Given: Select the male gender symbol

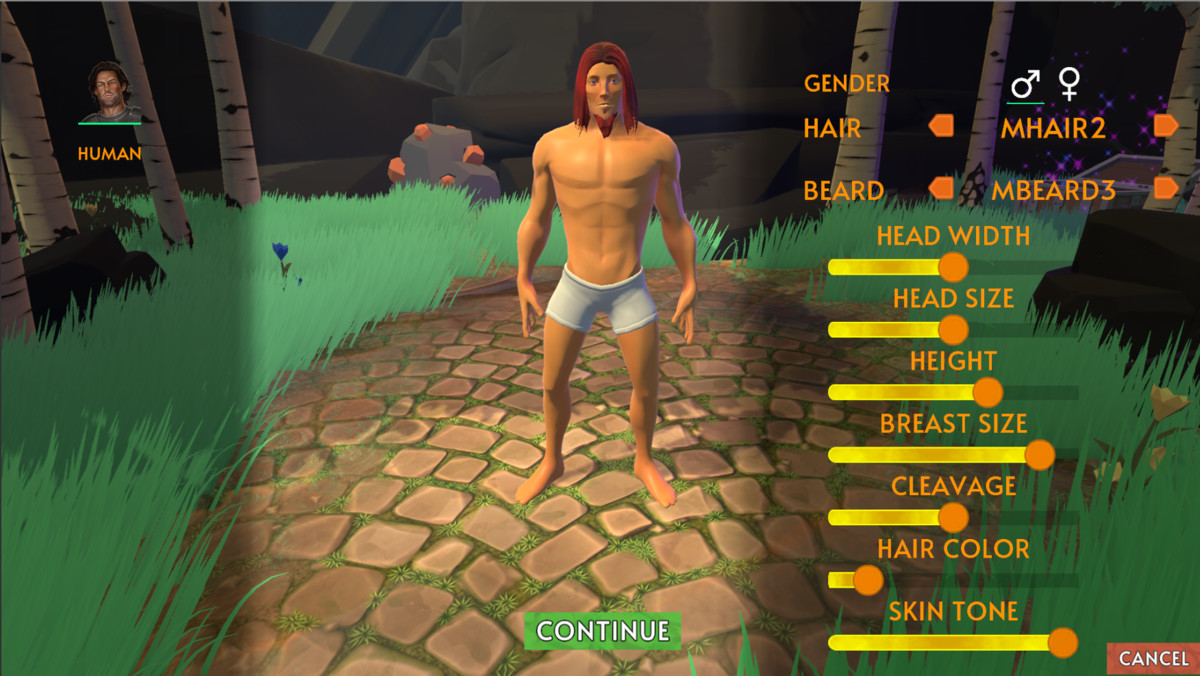Looking at the screenshot, I should click(1025, 85).
